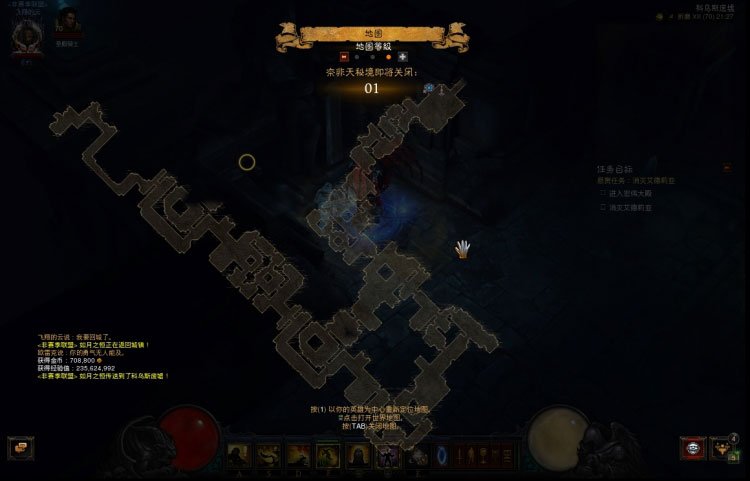Screen dimensions: 750x481
Task: Open the red-framed menu icon at bottom-right
Action: 692,448
